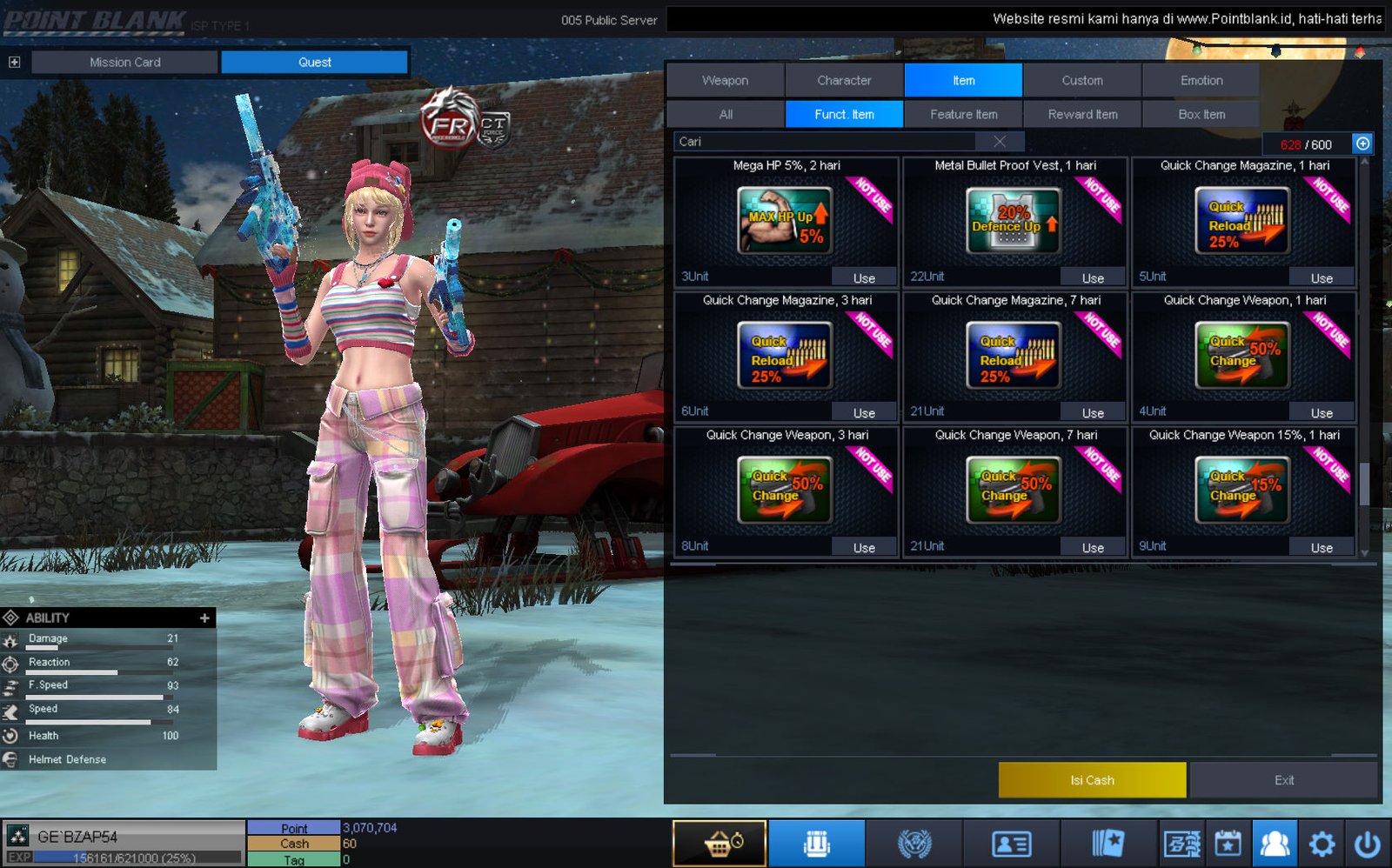1392x868 pixels.
Task: Open the Character tab
Action: [x=844, y=80]
